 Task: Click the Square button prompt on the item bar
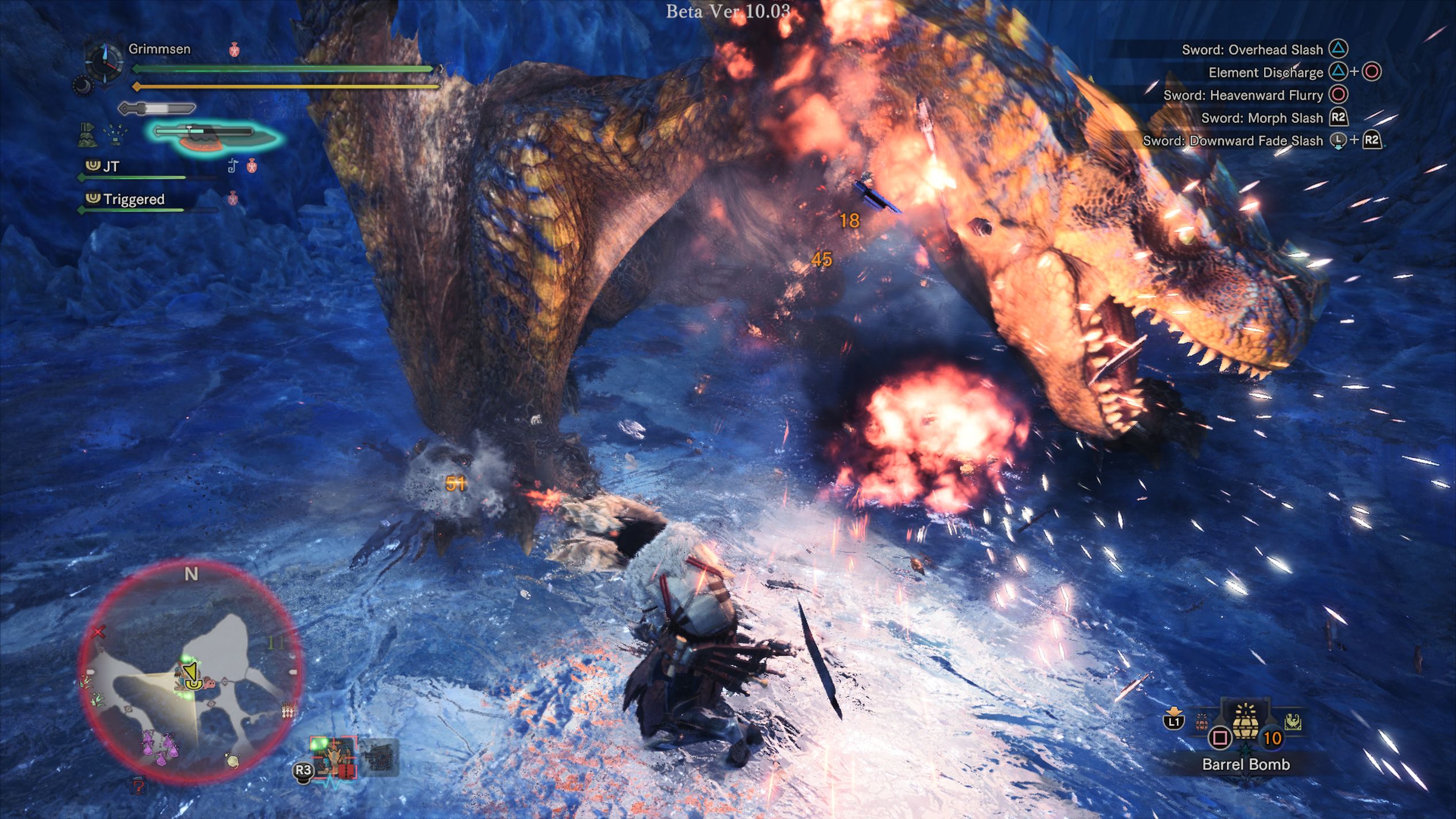[1220, 737]
